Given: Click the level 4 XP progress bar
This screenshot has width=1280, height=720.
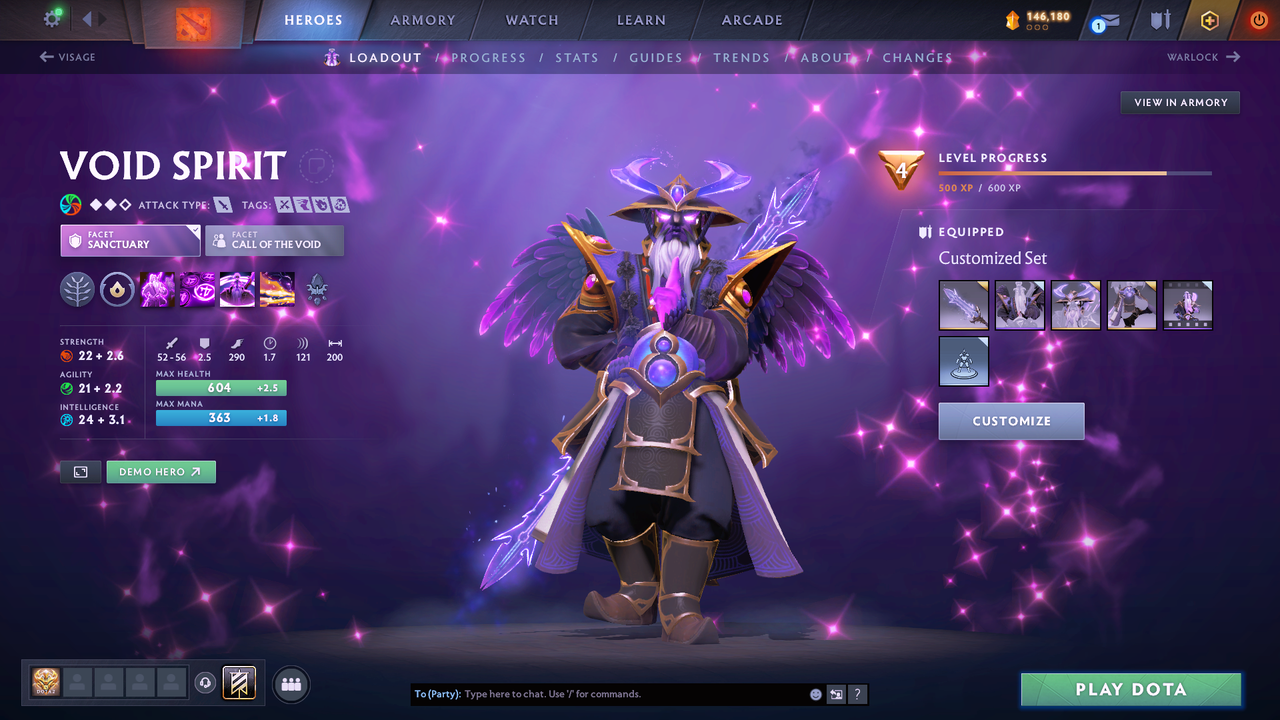Looking at the screenshot, I should (x=1077, y=172).
